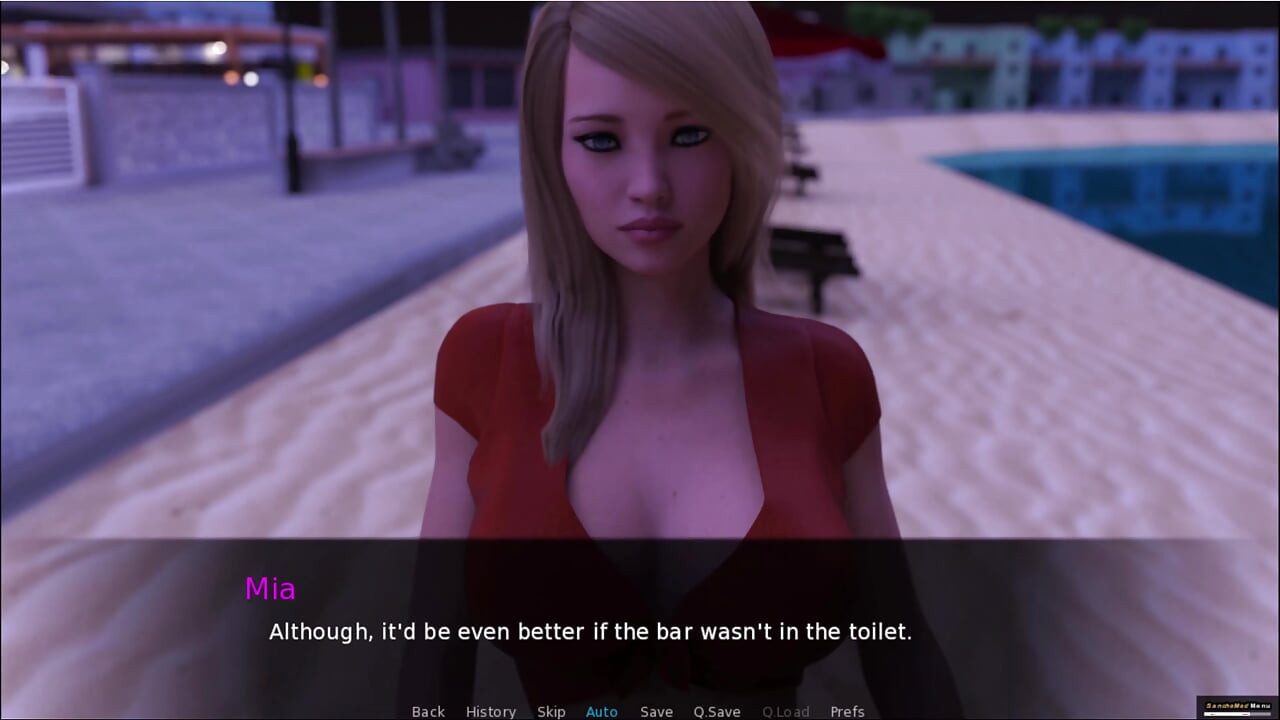Roll back dialogue using Back
1280x720 pixels.
[x=428, y=711]
